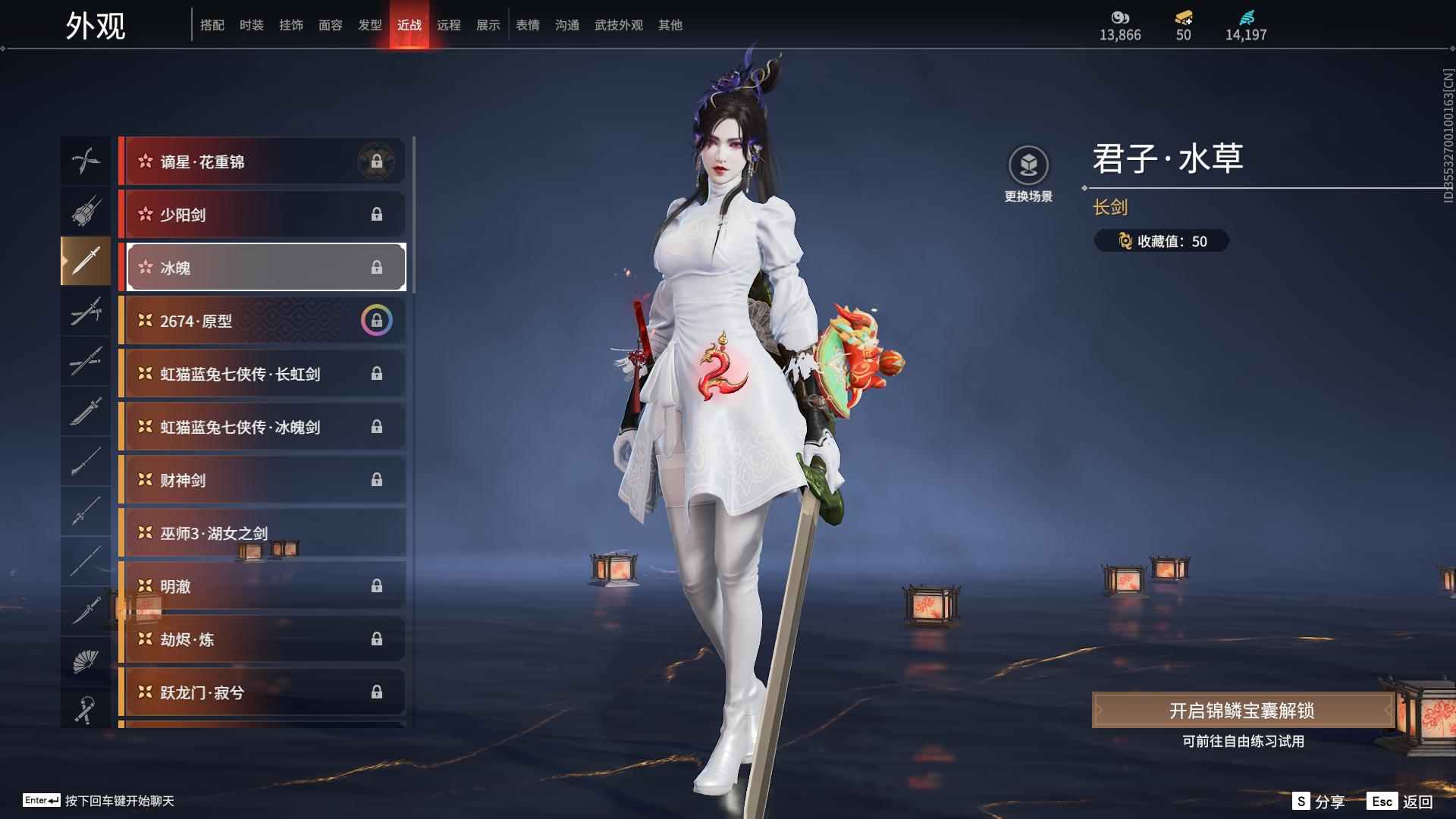This screenshot has height=819, width=1456.
Task: Click the rope dart weapon category icon
Action: pyautogui.click(x=86, y=710)
